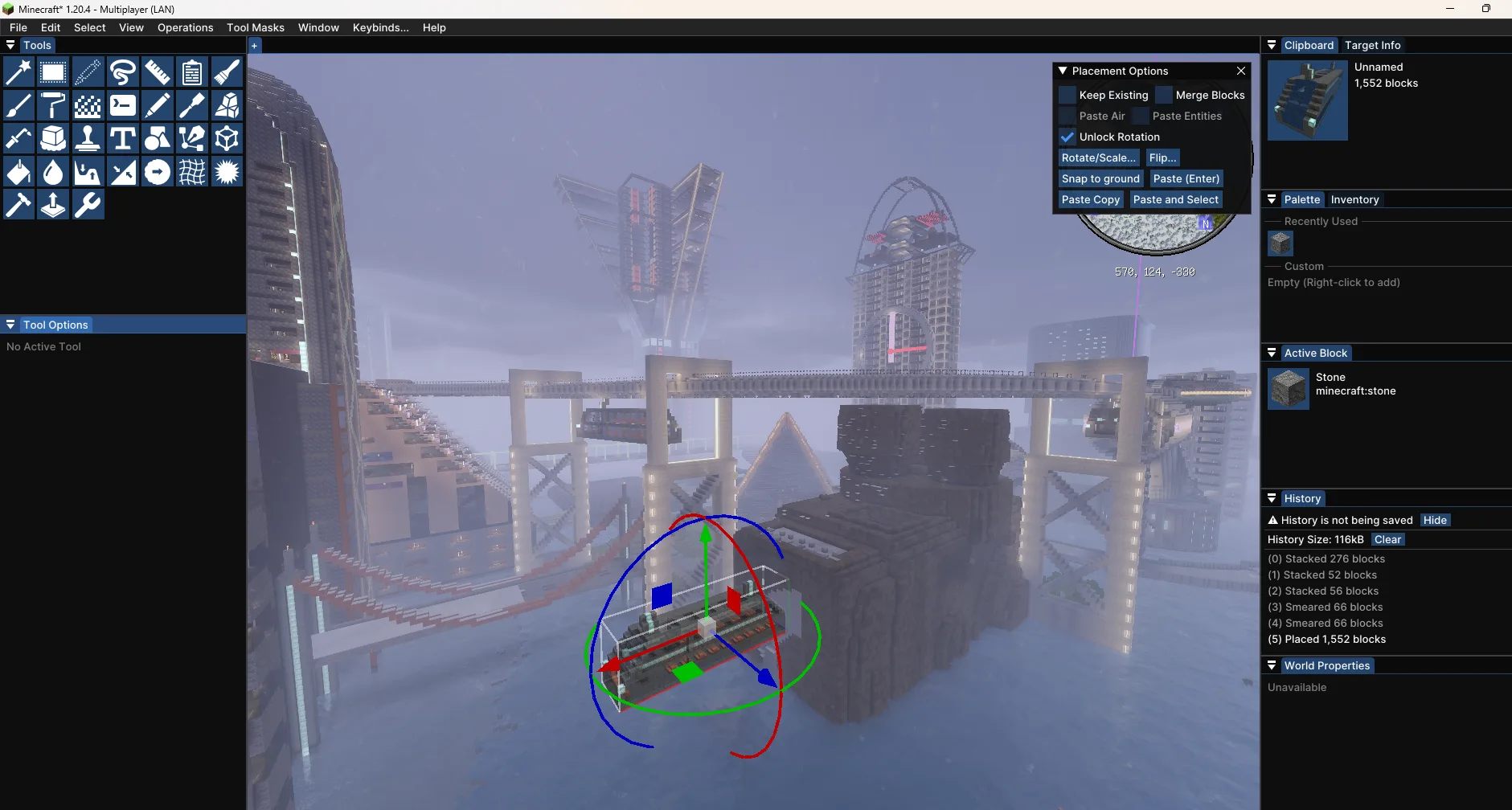
Task: Click the Snap to ground button
Action: click(1100, 178)
